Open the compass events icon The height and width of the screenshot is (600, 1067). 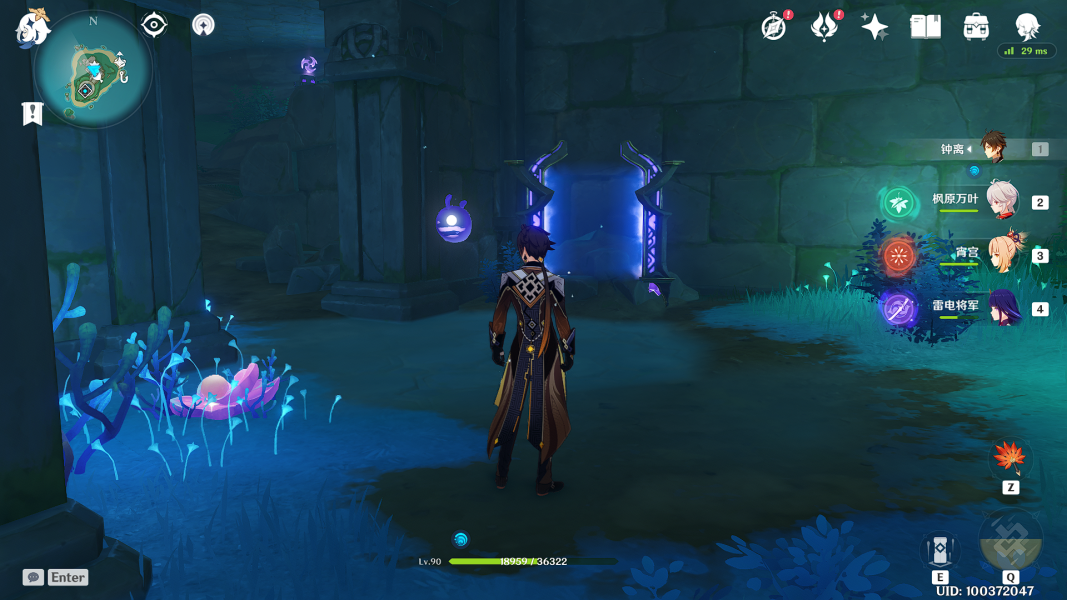[773, 27]
